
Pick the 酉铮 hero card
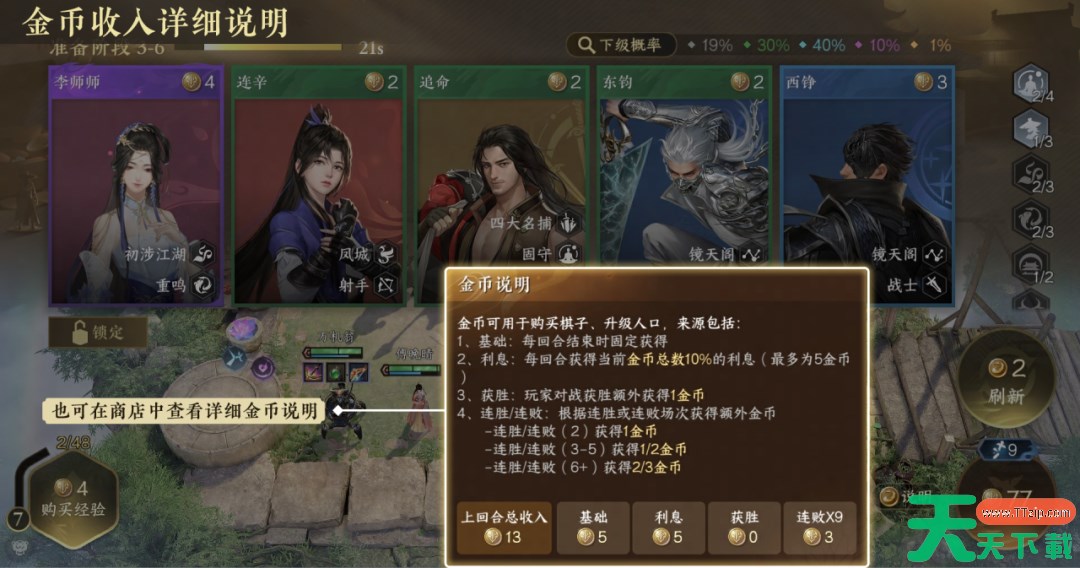tap(866, 187)
